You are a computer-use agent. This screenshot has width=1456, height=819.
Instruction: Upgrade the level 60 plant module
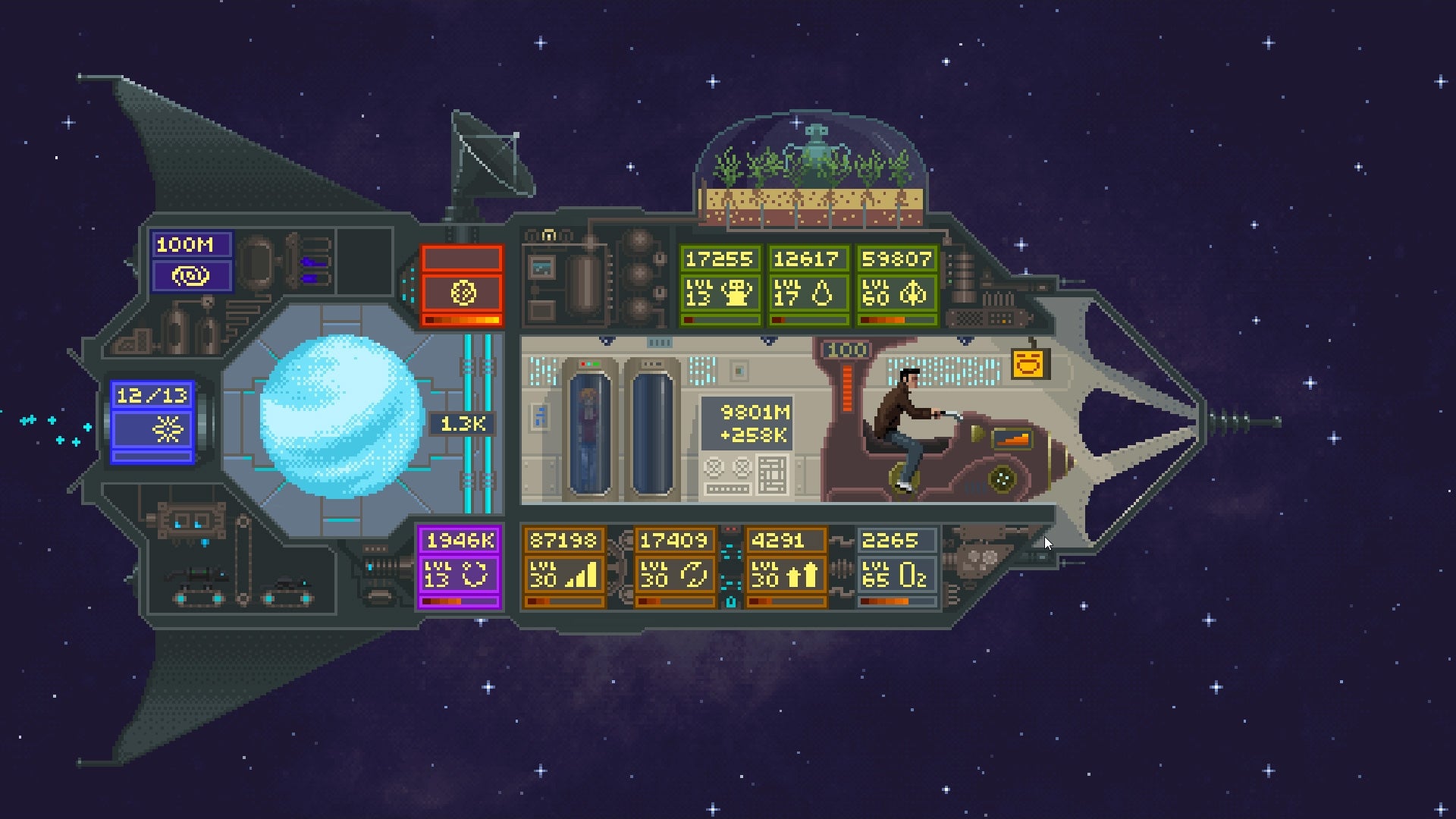click(896, 293)
